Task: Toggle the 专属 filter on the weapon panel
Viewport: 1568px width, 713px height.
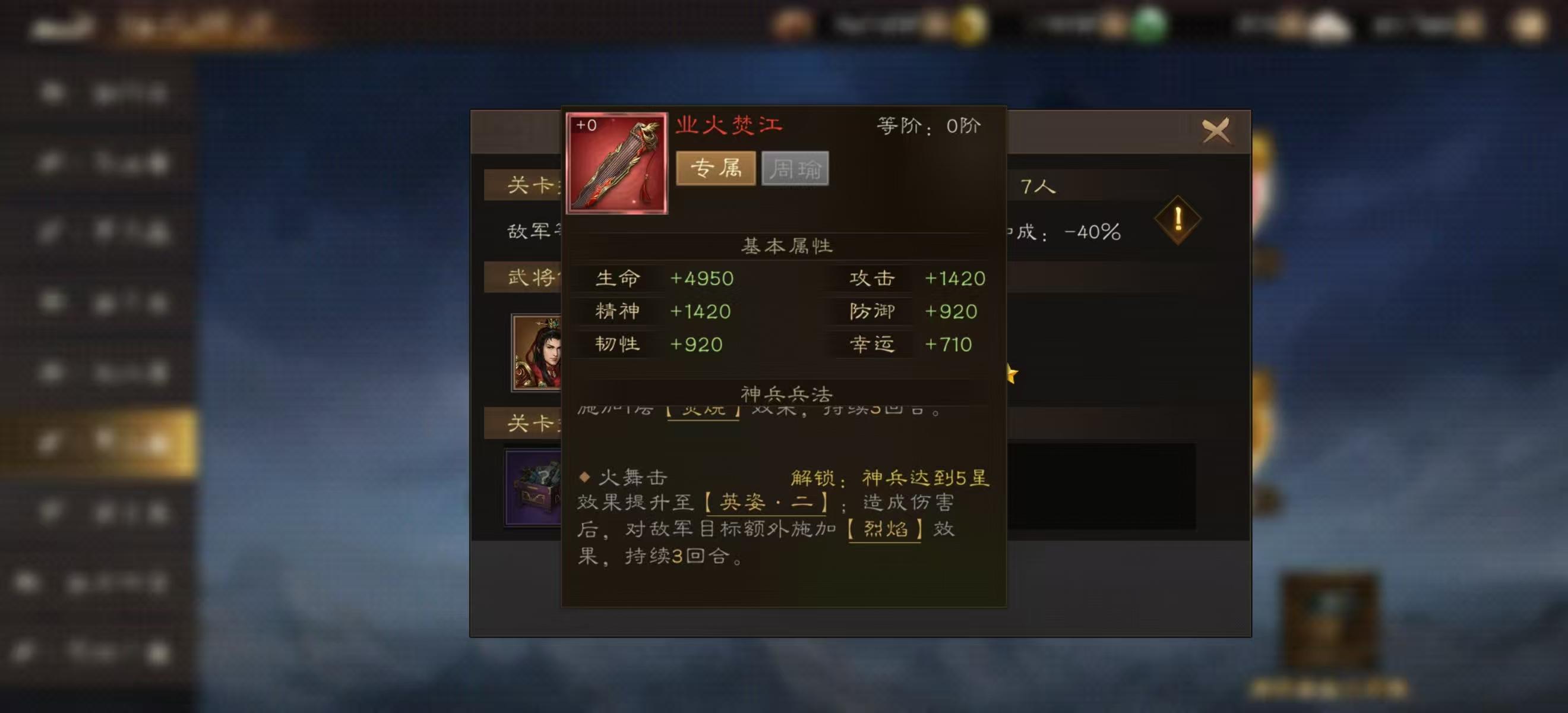Action: (717, 169)
